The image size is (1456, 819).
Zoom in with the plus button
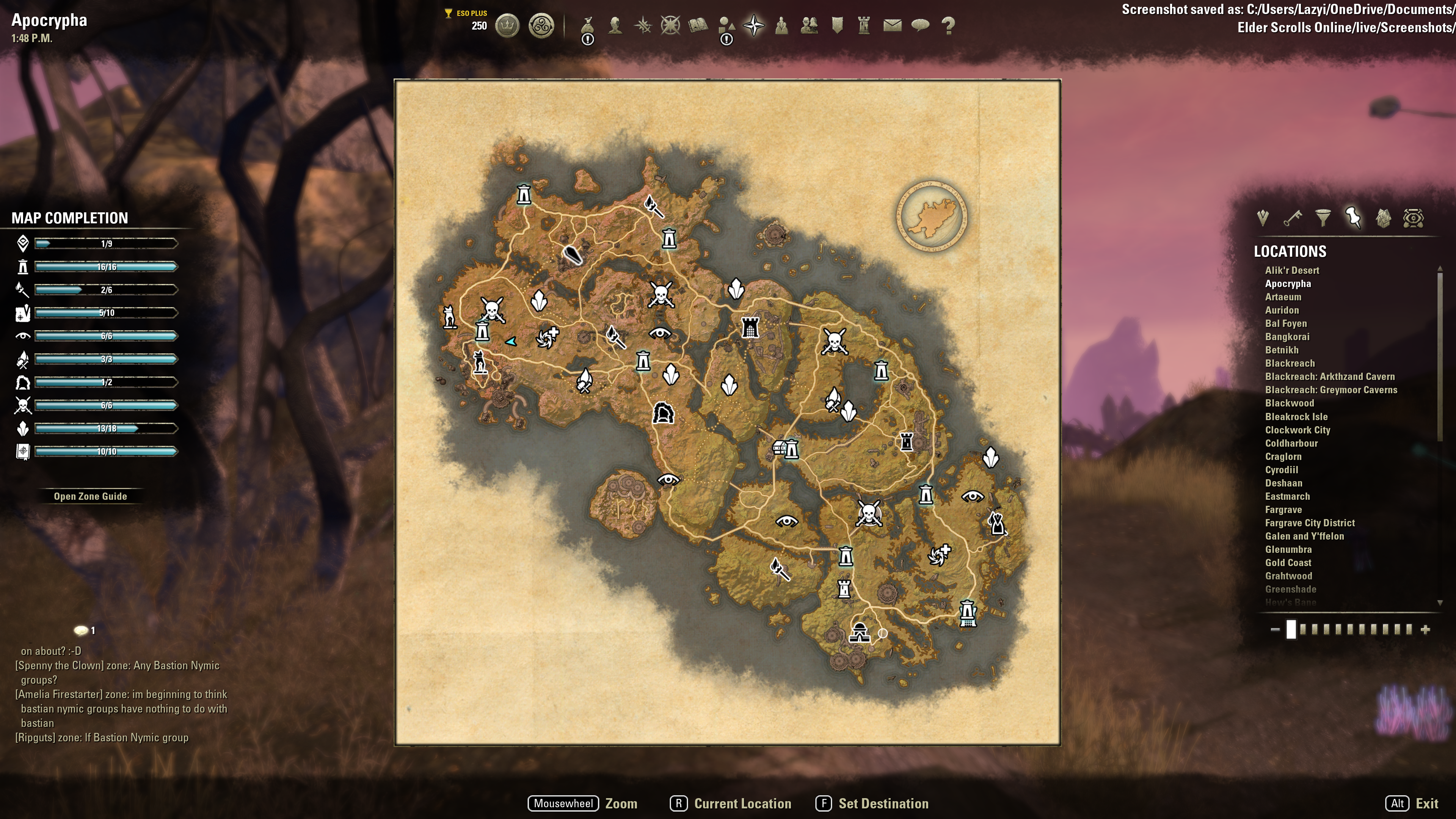coord(1426,629)
